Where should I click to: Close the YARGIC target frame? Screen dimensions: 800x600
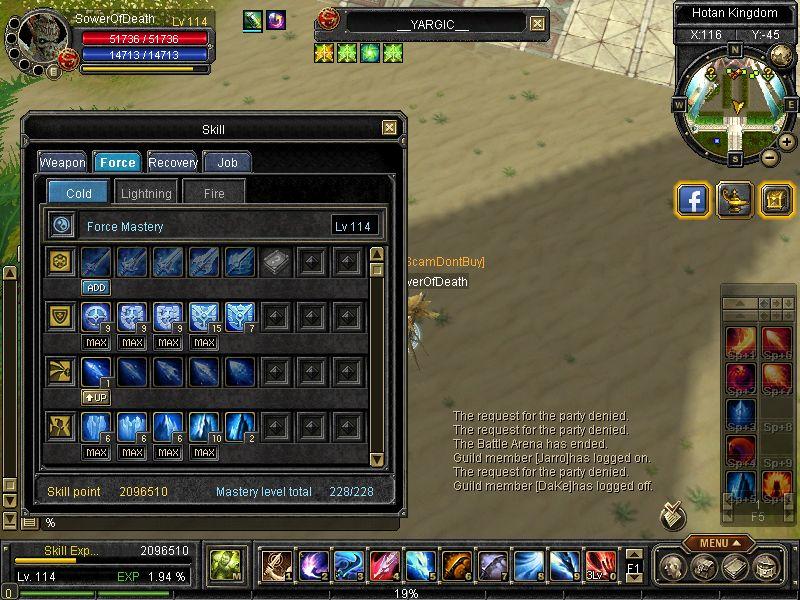point(537,24)
